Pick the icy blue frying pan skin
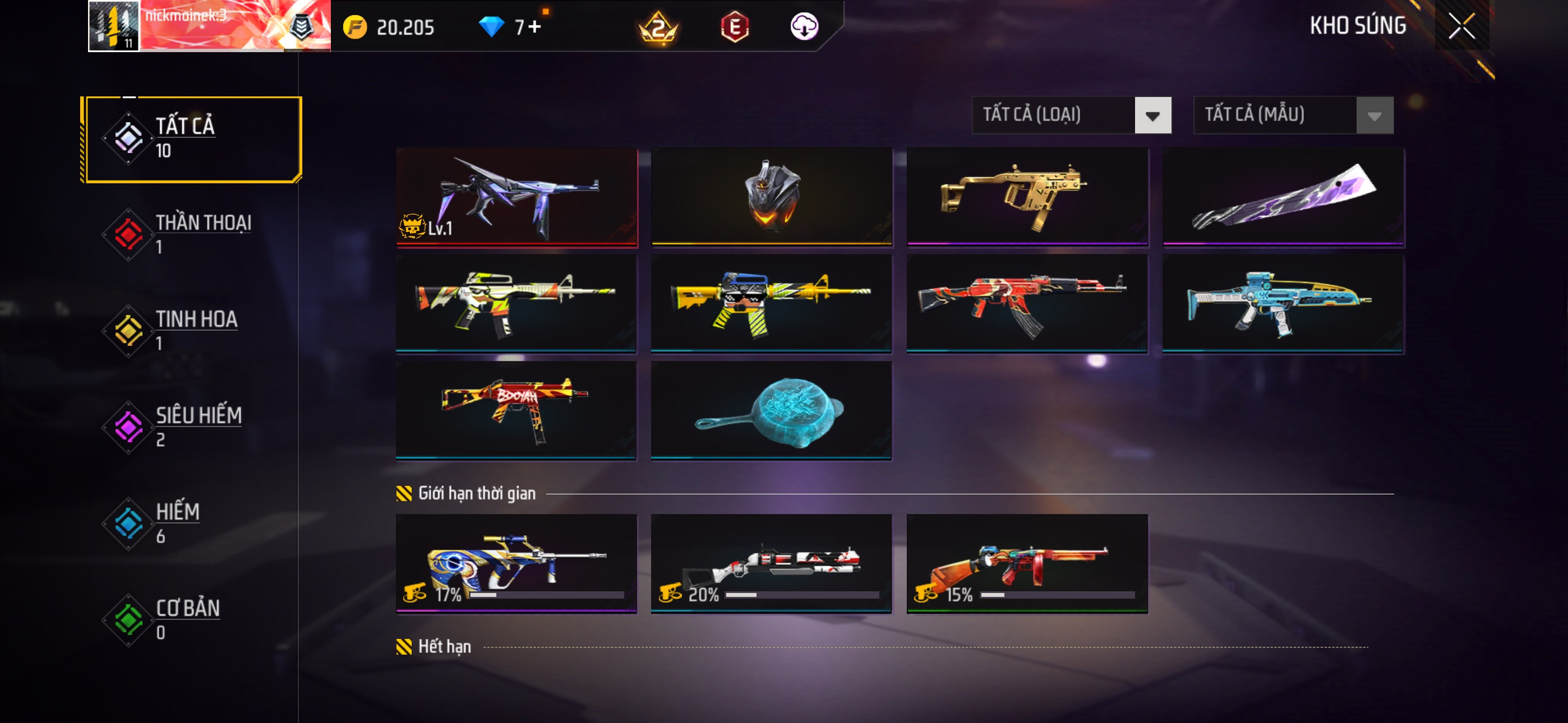1568x723 pixels. click(771, 410)
